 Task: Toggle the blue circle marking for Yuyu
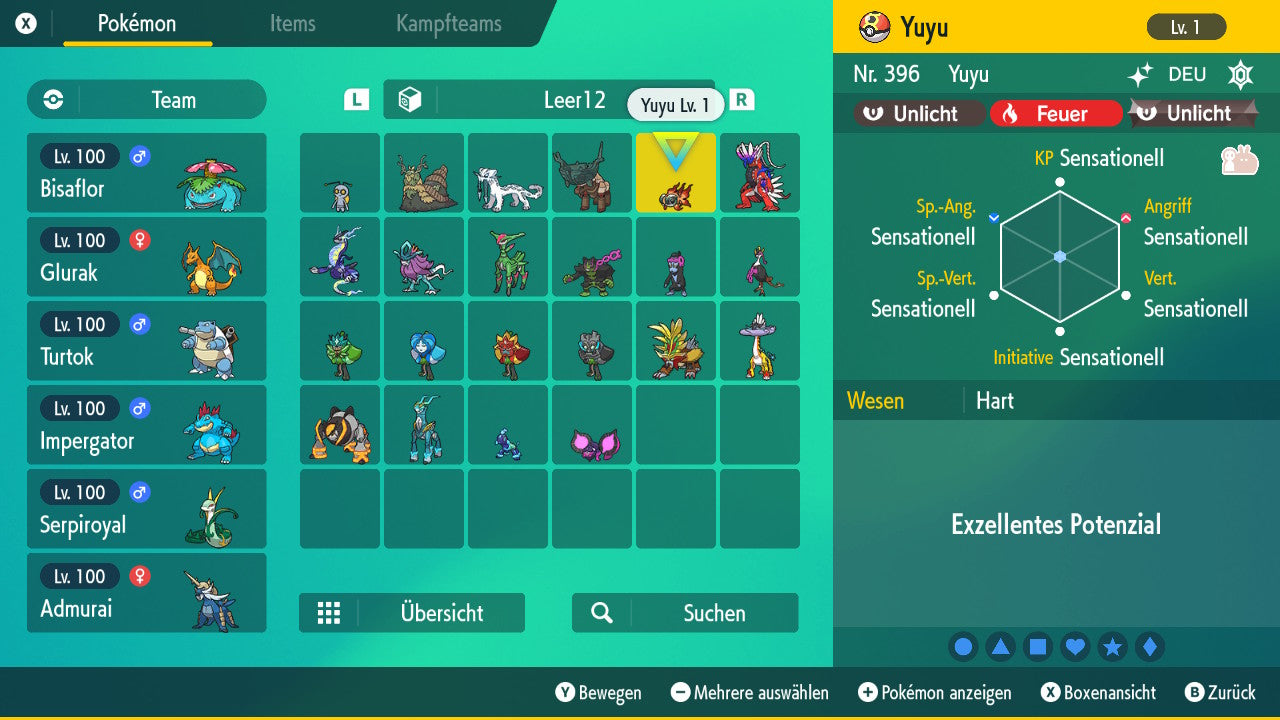coord(963,647)
